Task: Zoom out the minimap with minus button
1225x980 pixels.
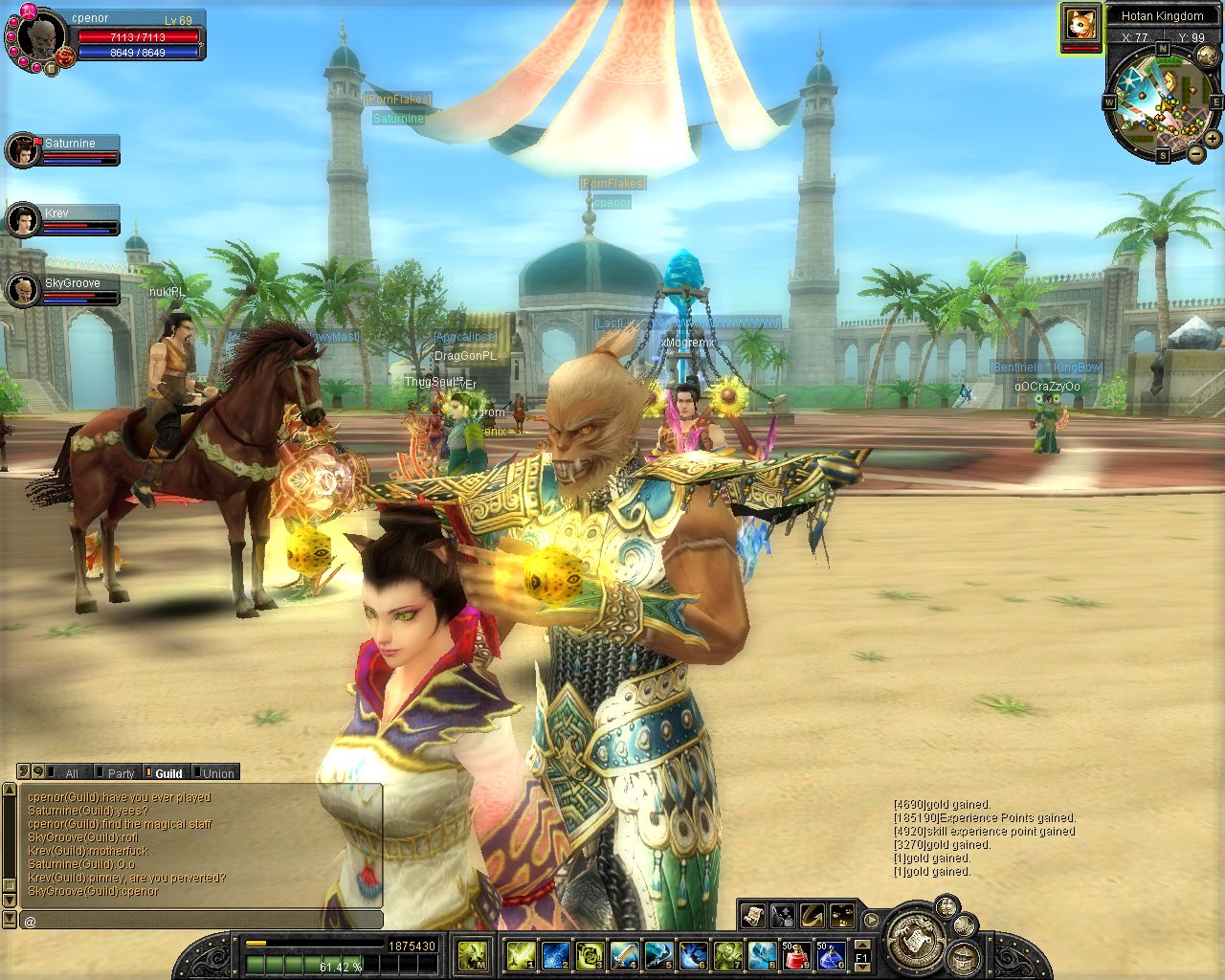Action: [1196, 153]
